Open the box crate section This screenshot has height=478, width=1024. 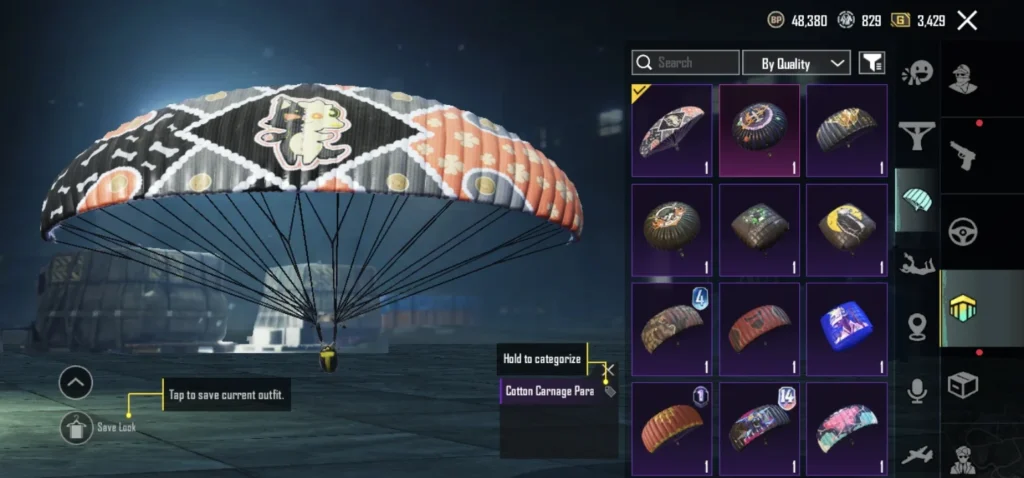[x=962, y=385]
